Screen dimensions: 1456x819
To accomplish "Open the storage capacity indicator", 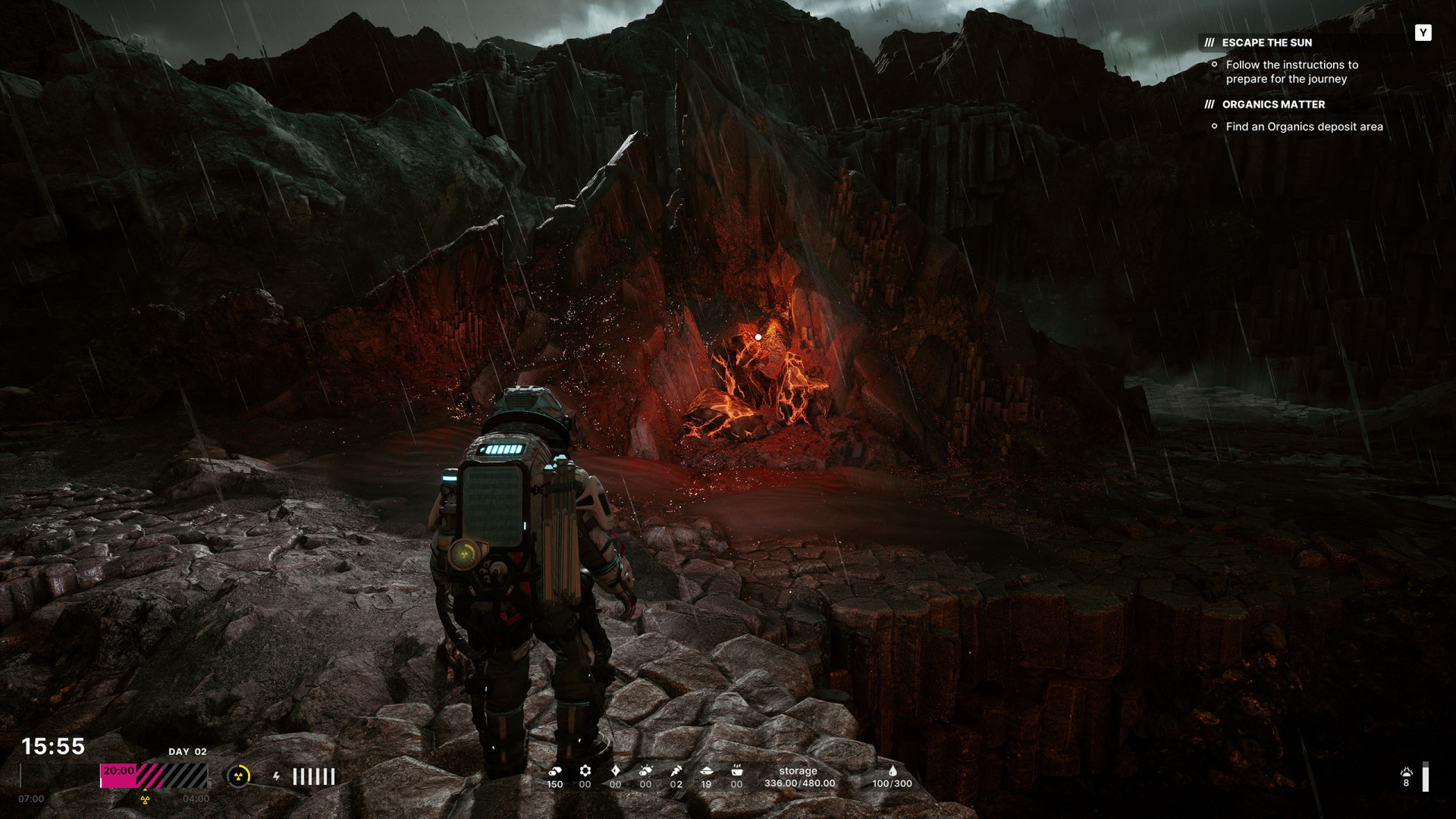I will click(799, 777).
